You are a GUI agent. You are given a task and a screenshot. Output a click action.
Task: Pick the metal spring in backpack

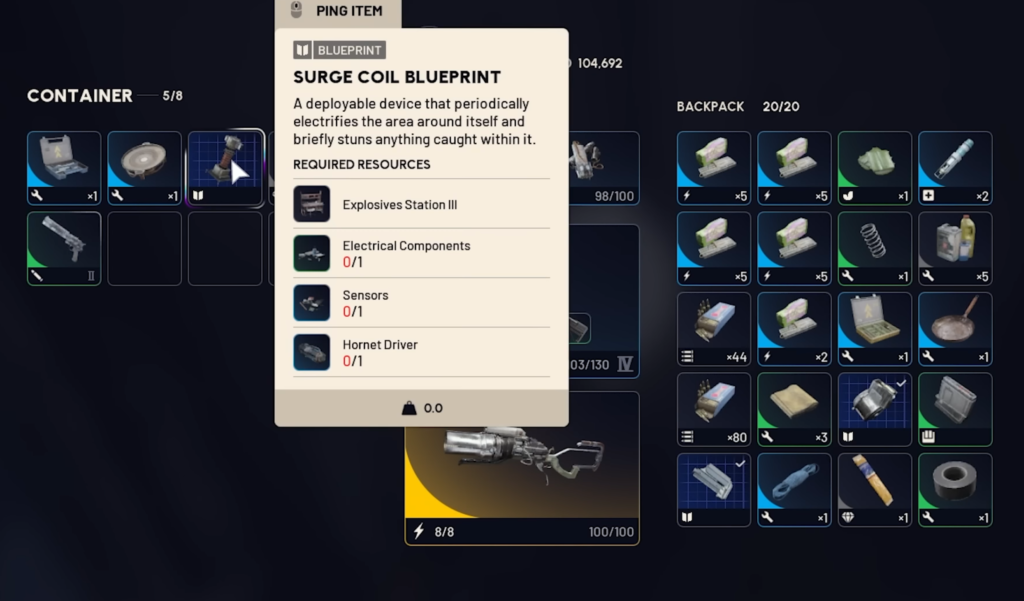(875, 248)
